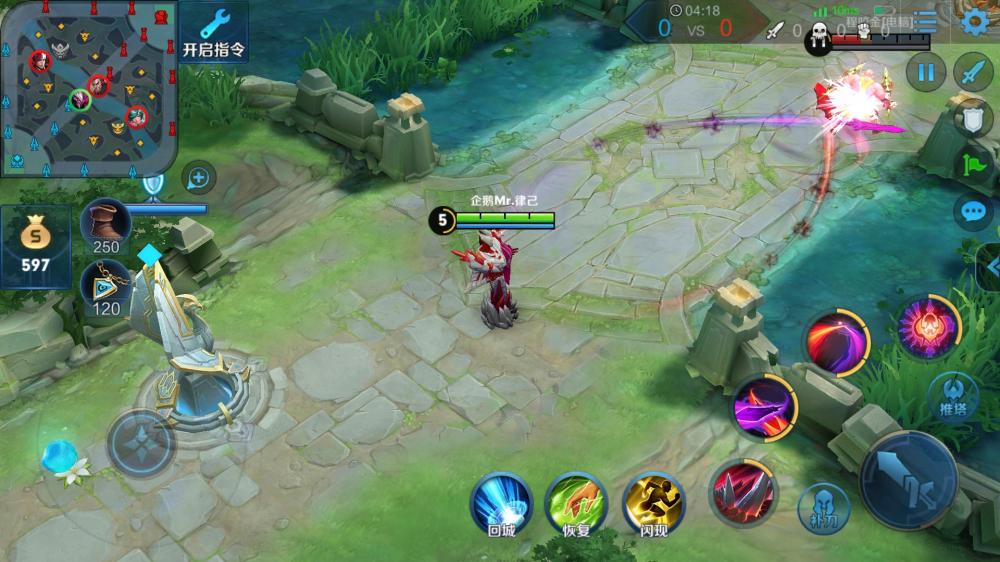Screen dimensions: 1000x562
Task: Buy the recommended boots costing 250
Action: (105, 224)
